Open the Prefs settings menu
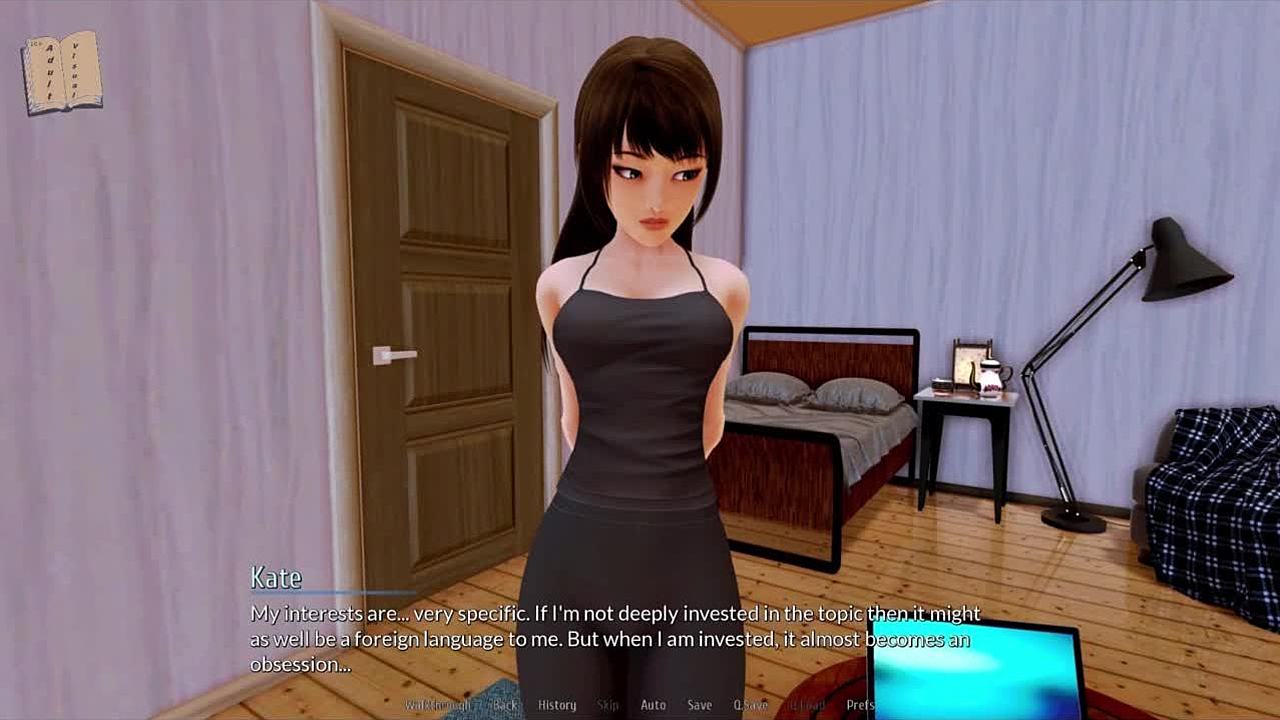This screenshot has height=720, width=1280. (860, 705)
